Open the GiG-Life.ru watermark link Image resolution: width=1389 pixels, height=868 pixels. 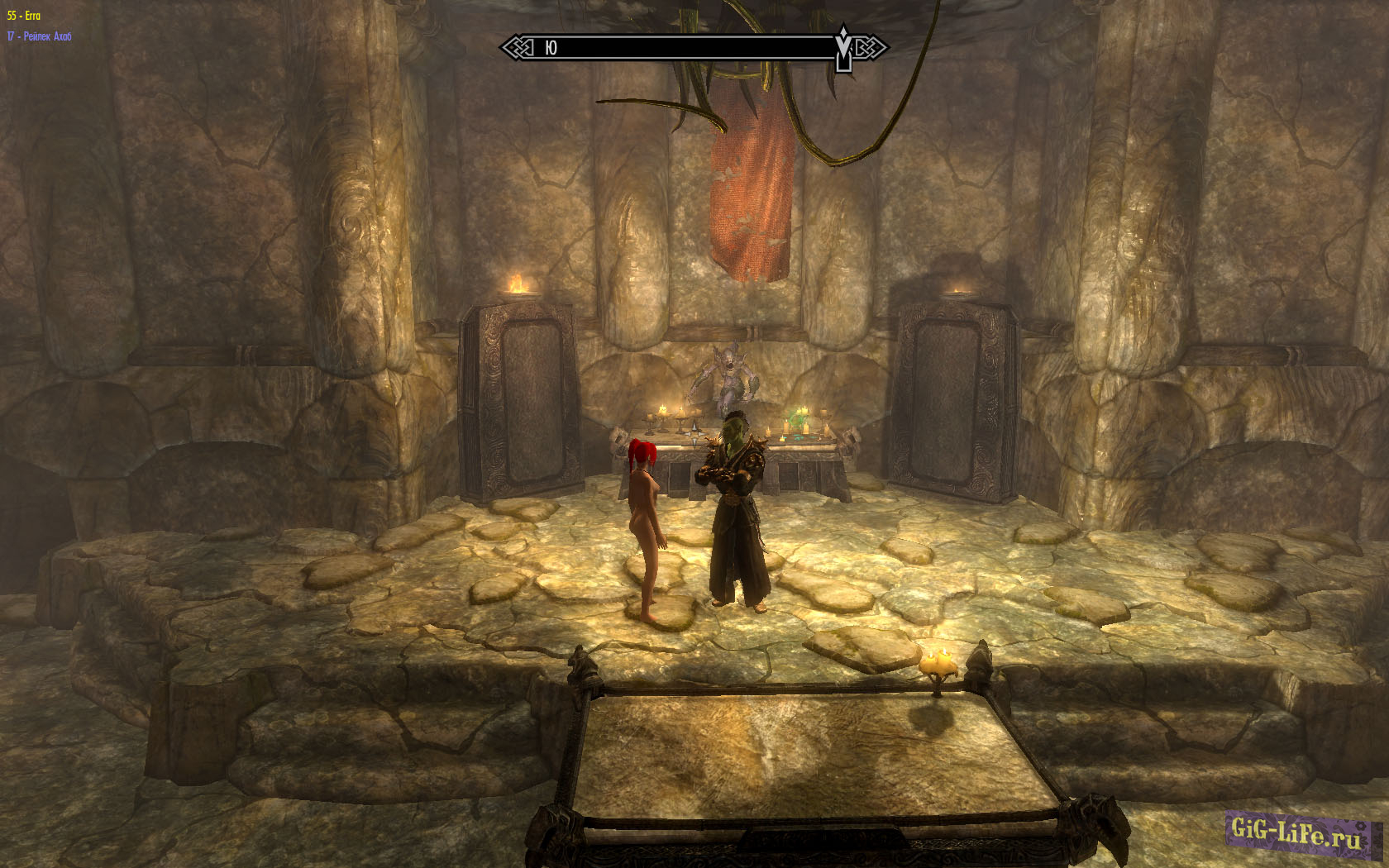(1296, 832)
